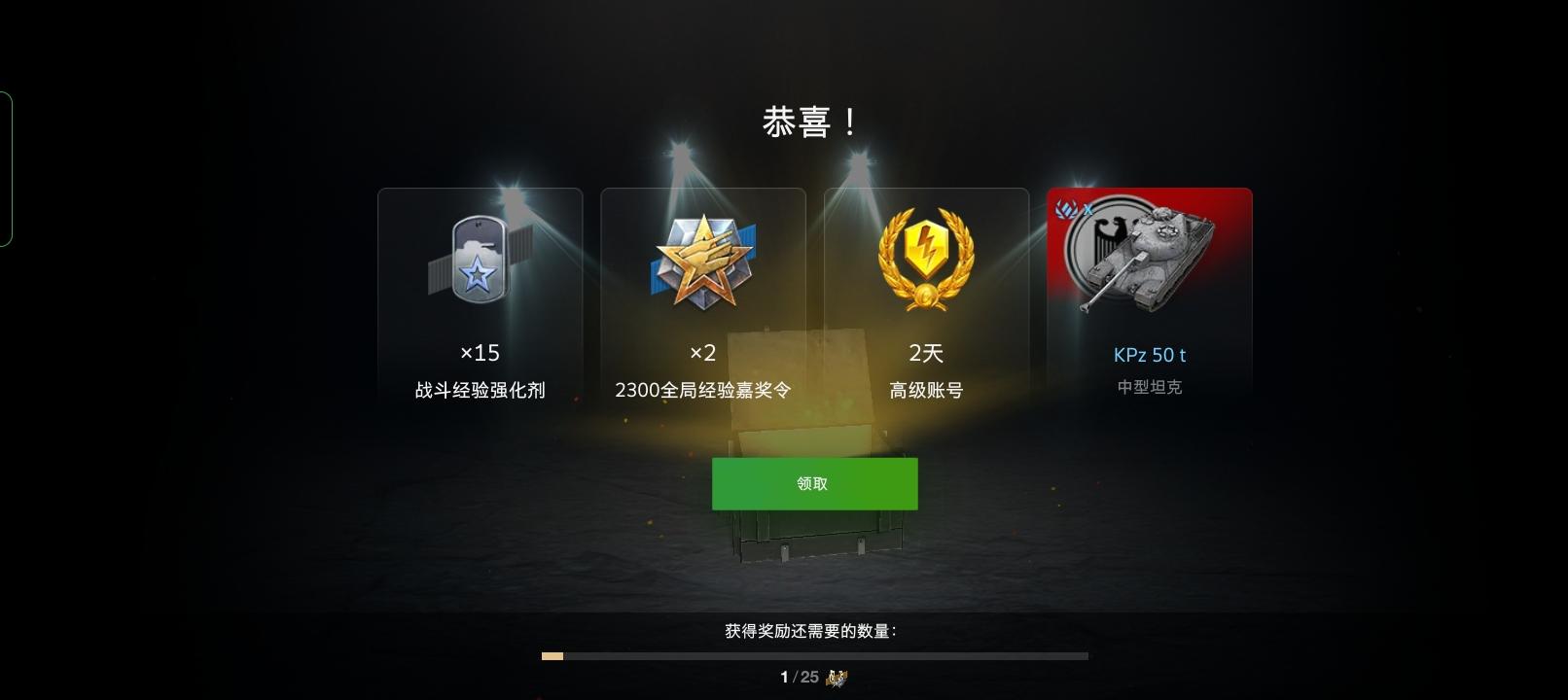Click the 2300全局经验嘉奖令 medal icon
1568x700 pixels.
(702, 260)
